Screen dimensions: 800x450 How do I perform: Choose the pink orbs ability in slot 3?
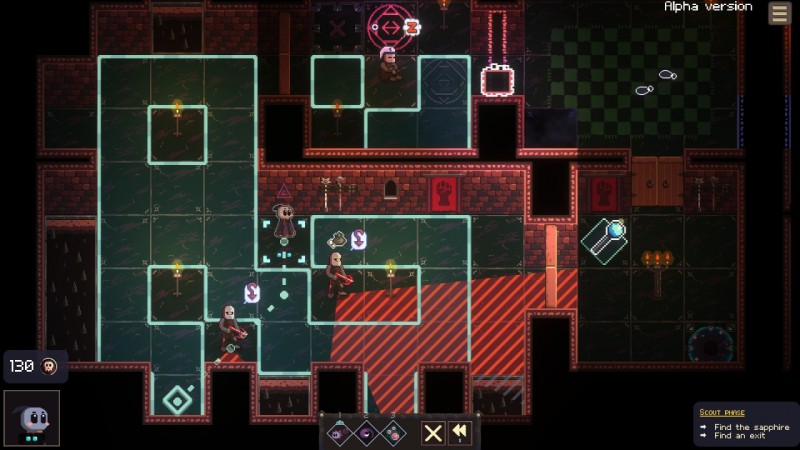click(393, 433)
